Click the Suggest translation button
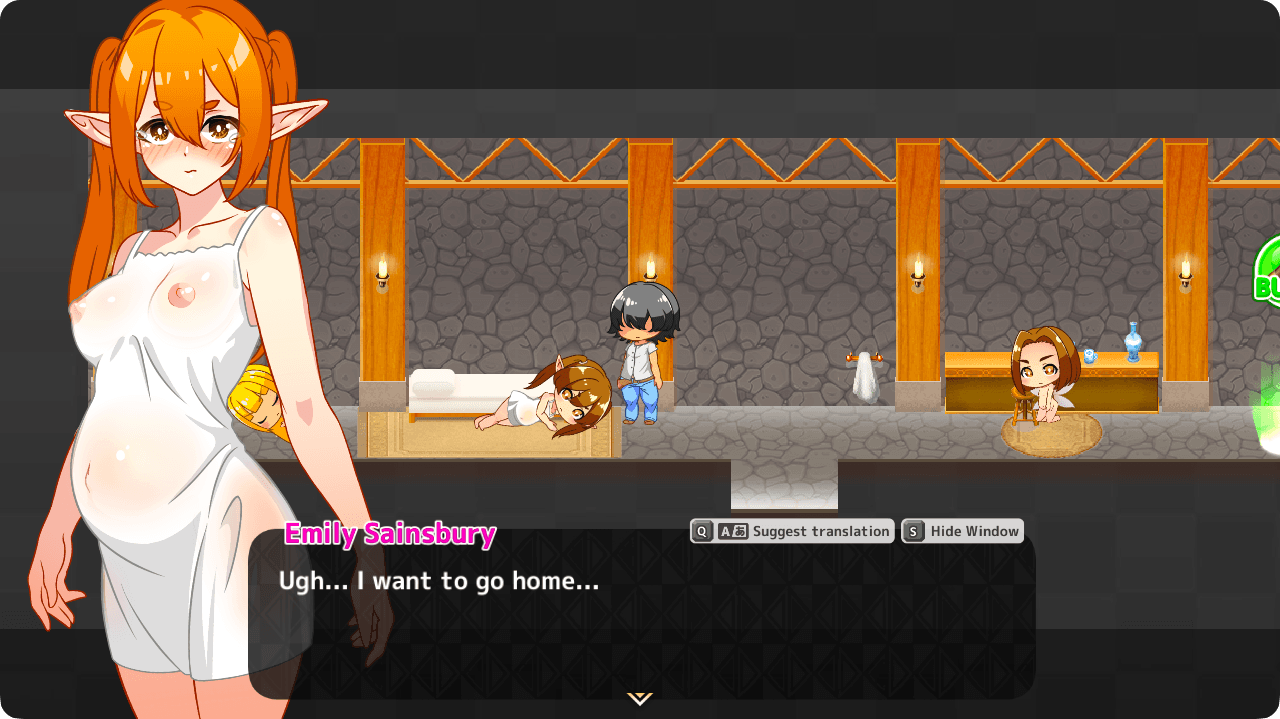 point(791,531)
